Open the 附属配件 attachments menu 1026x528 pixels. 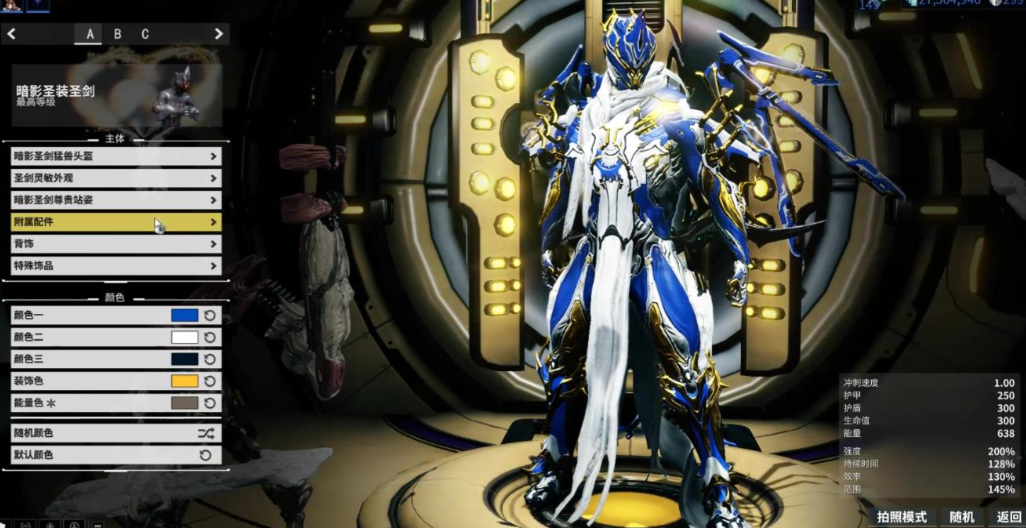(115, 222)
